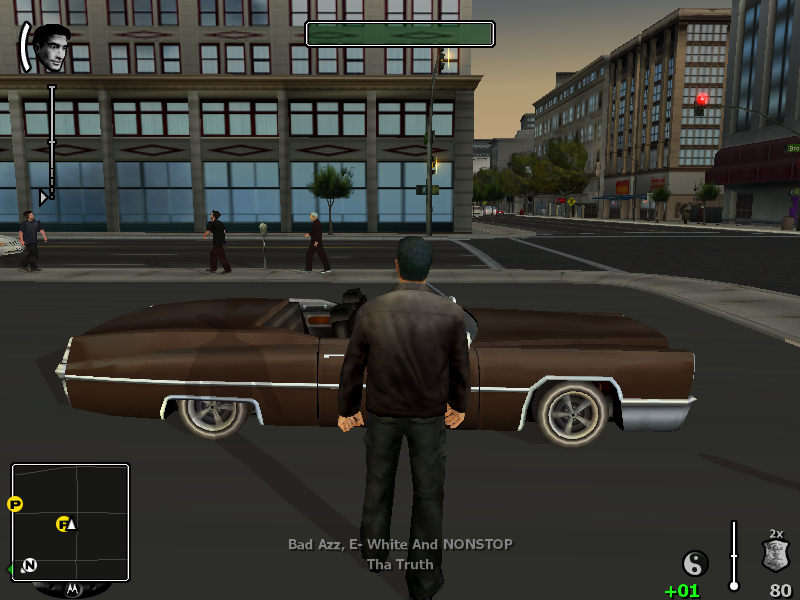
Task: Select the yellow P marker on minimap
Action: coord(15,504)
